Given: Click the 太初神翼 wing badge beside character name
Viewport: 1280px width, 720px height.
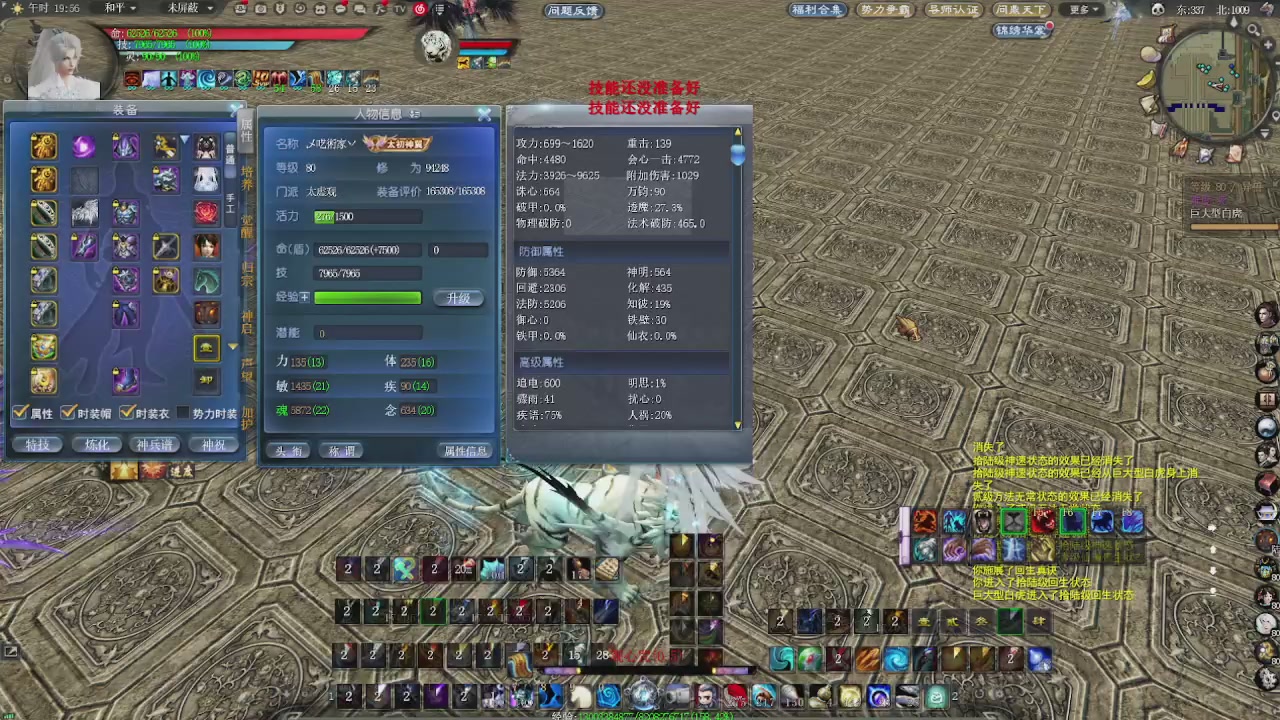Looking at the screenshot, I should pyautogui.click(x=398, y=144).
